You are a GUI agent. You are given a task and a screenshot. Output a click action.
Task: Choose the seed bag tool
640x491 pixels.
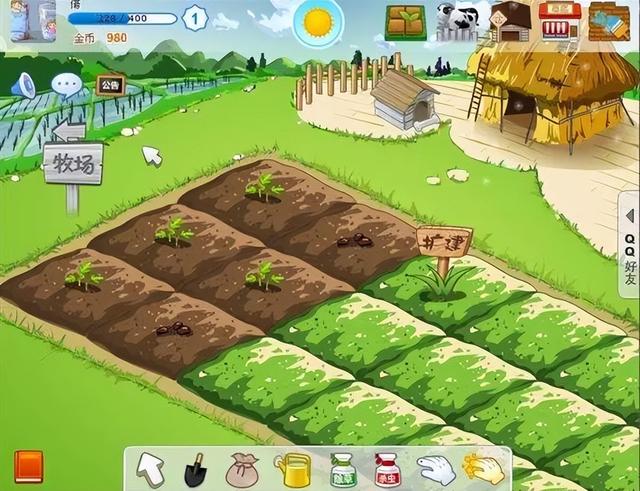243,469
